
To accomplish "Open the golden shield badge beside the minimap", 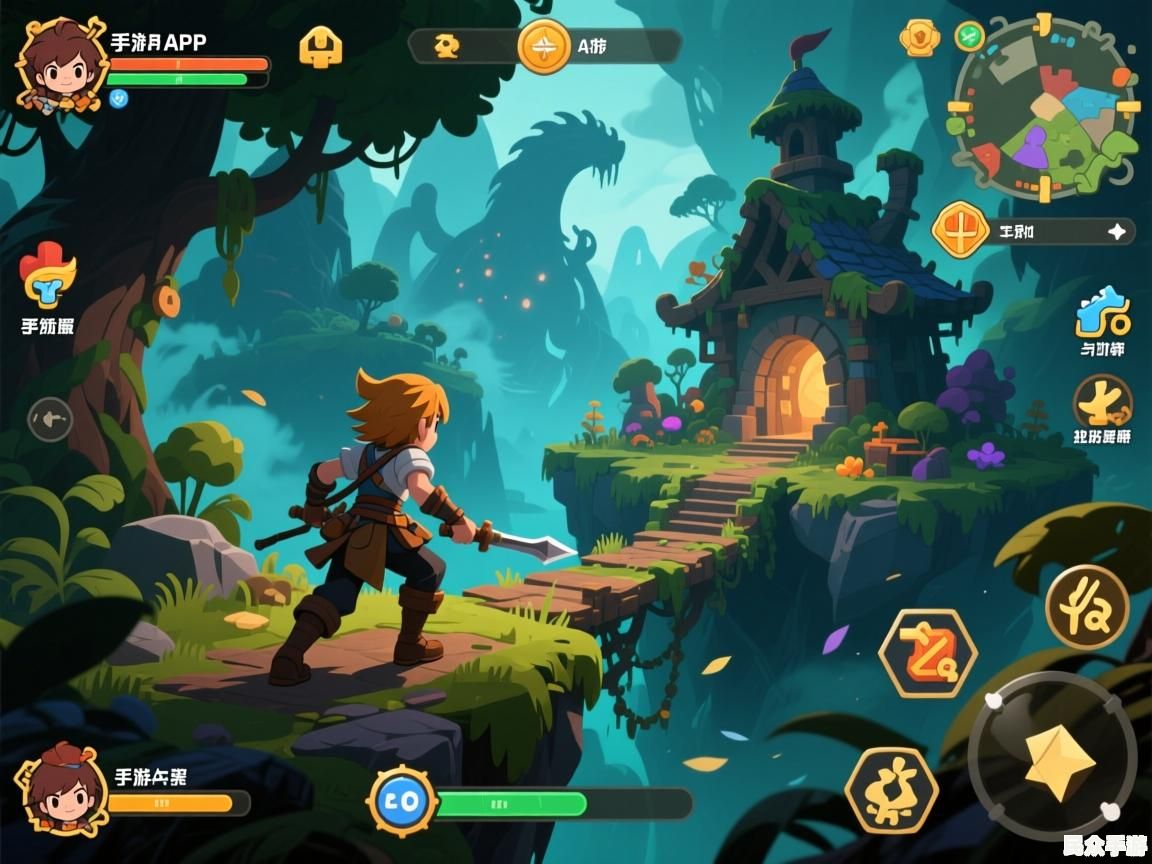I will click(x=919, y=38).
